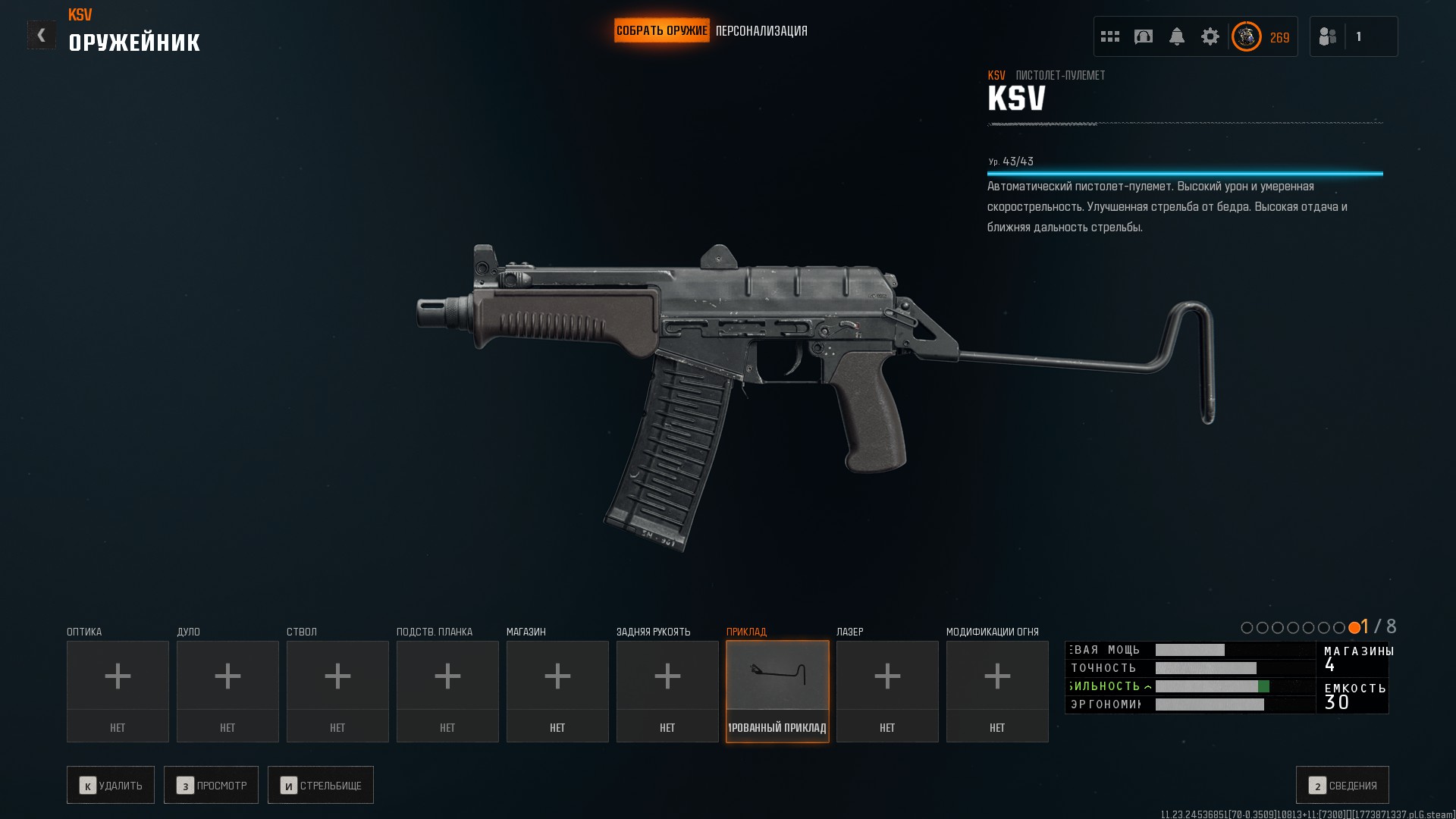Open the Персонализация tab
Screen dimensions: 1456x819
point(761,31)
